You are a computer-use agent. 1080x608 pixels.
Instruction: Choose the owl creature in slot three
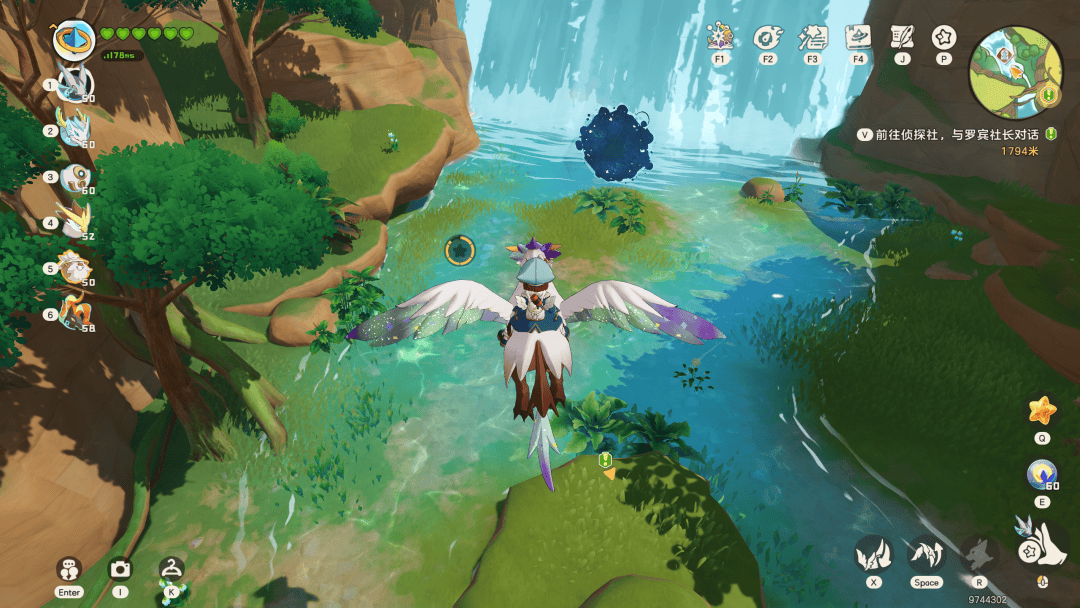(x=74, y=177)
